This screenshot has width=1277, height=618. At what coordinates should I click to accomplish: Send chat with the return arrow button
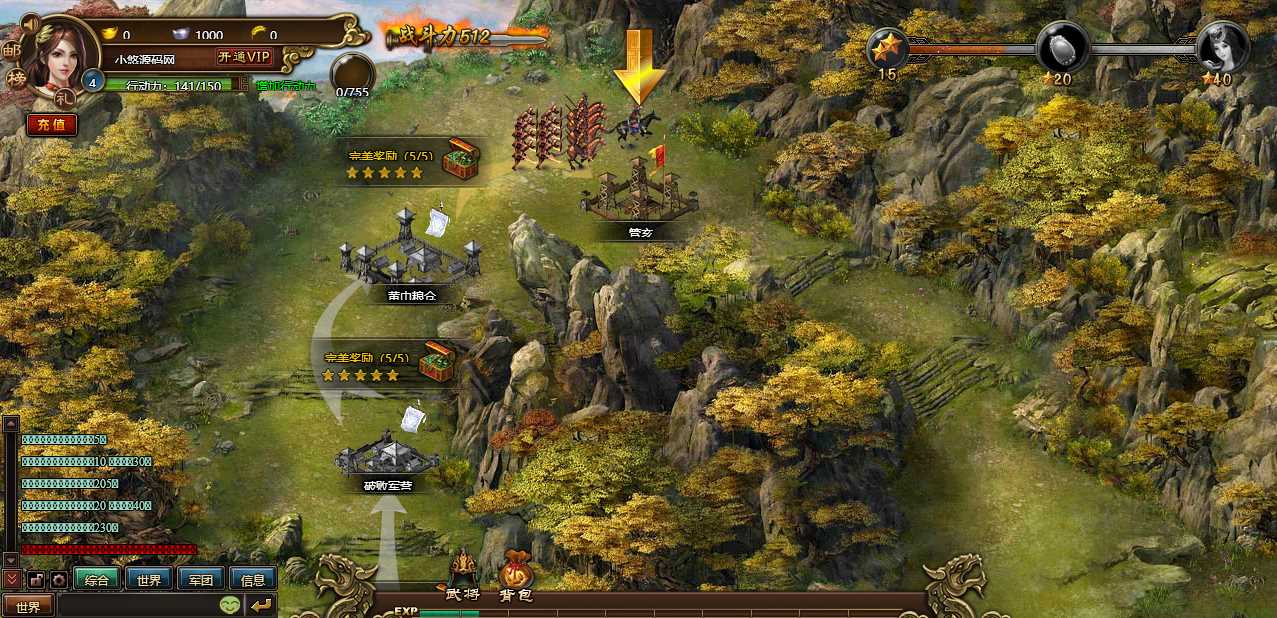261,605
